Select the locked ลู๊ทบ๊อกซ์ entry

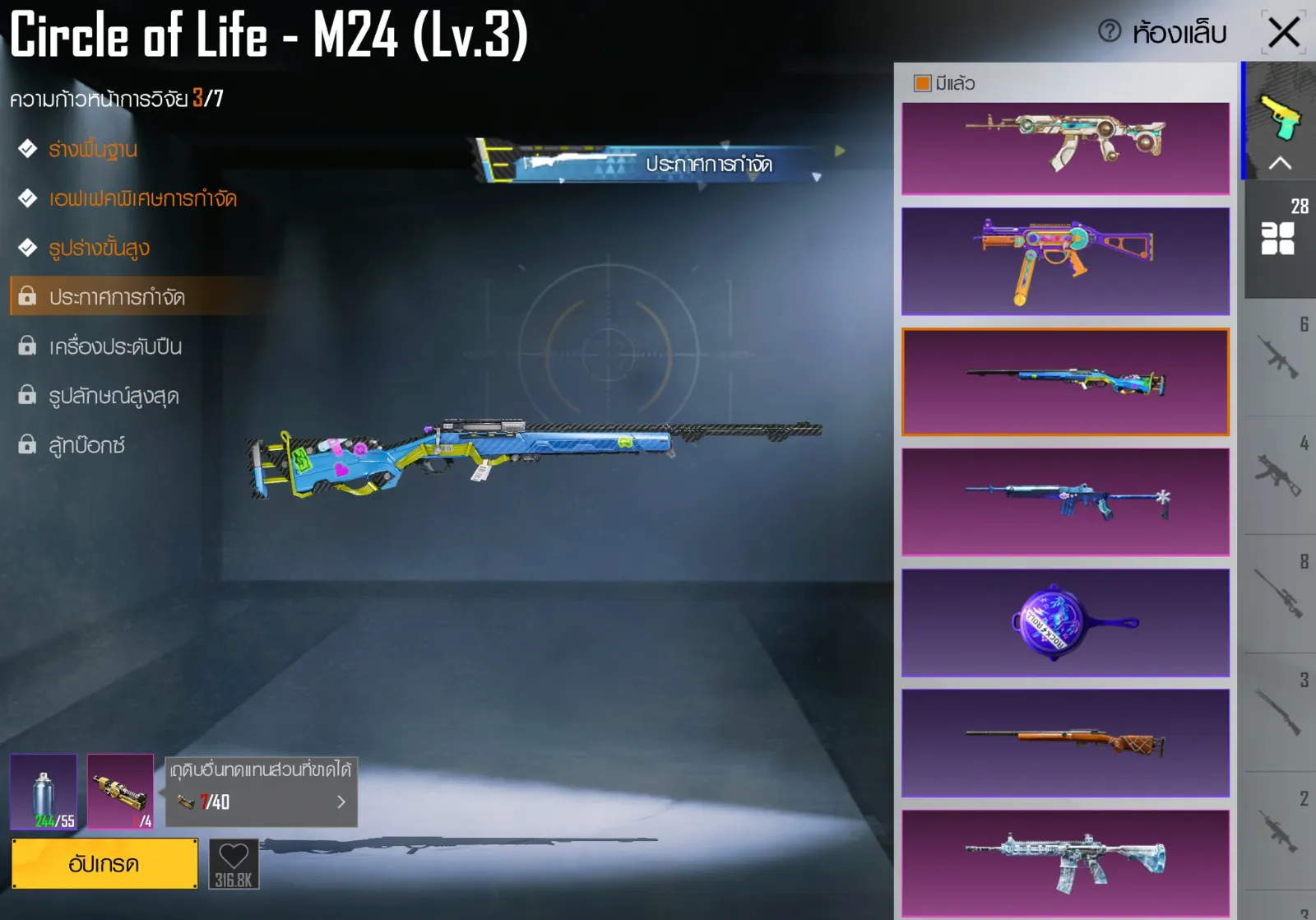tap(86, 445)
